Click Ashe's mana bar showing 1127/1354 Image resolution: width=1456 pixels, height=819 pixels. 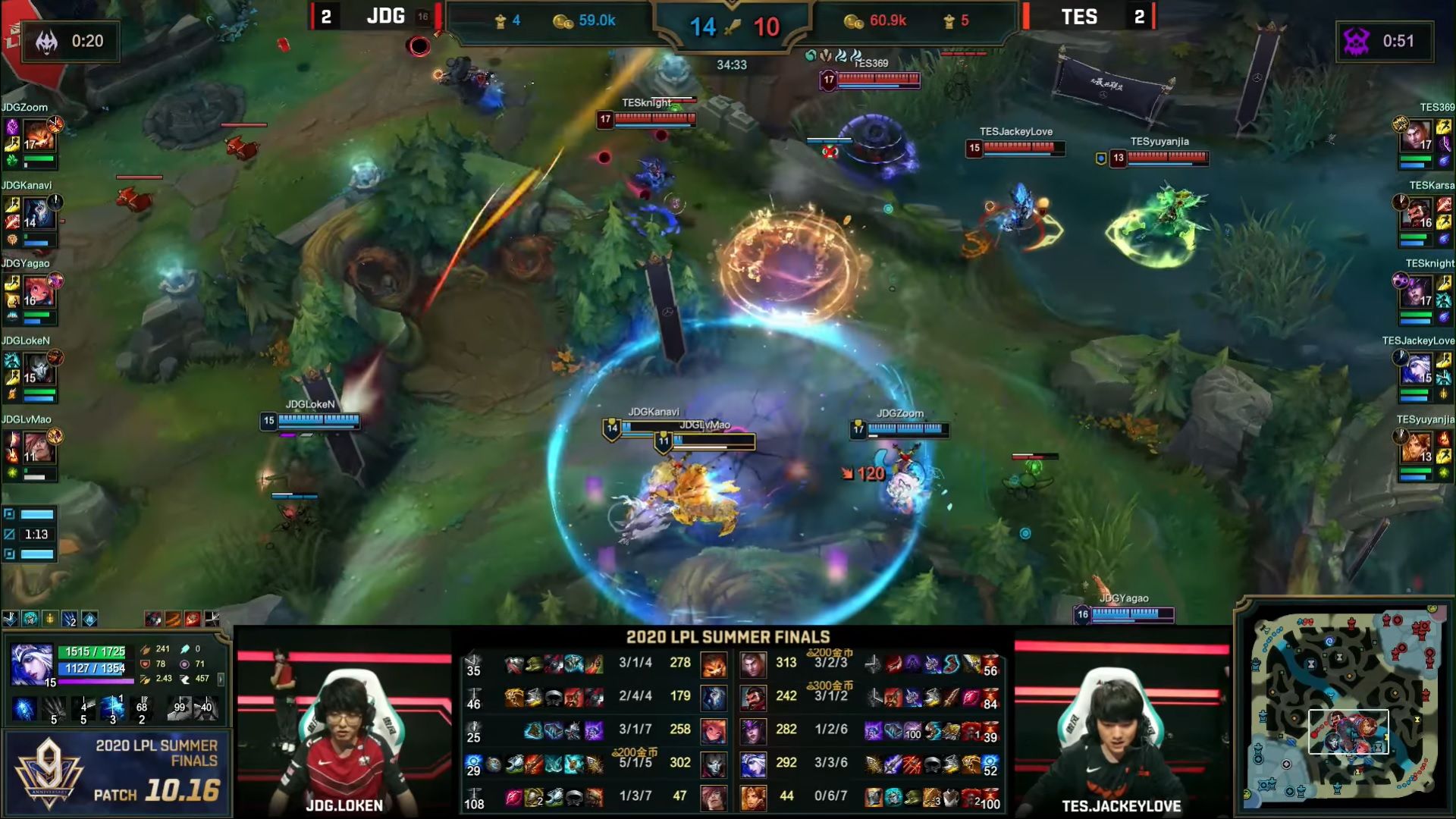[x=89, y=670]
